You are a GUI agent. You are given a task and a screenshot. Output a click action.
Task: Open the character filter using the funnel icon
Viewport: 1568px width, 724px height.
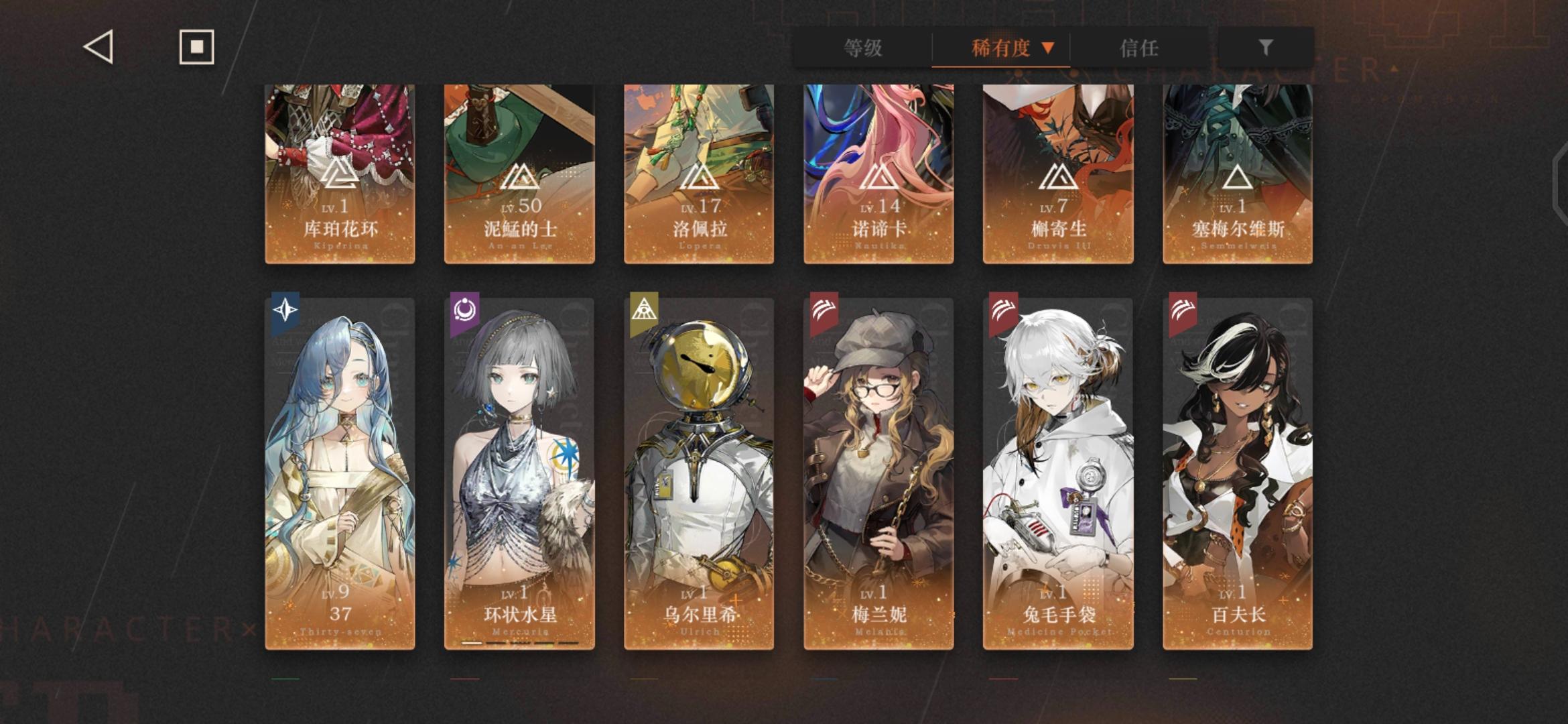[1265, 47]
